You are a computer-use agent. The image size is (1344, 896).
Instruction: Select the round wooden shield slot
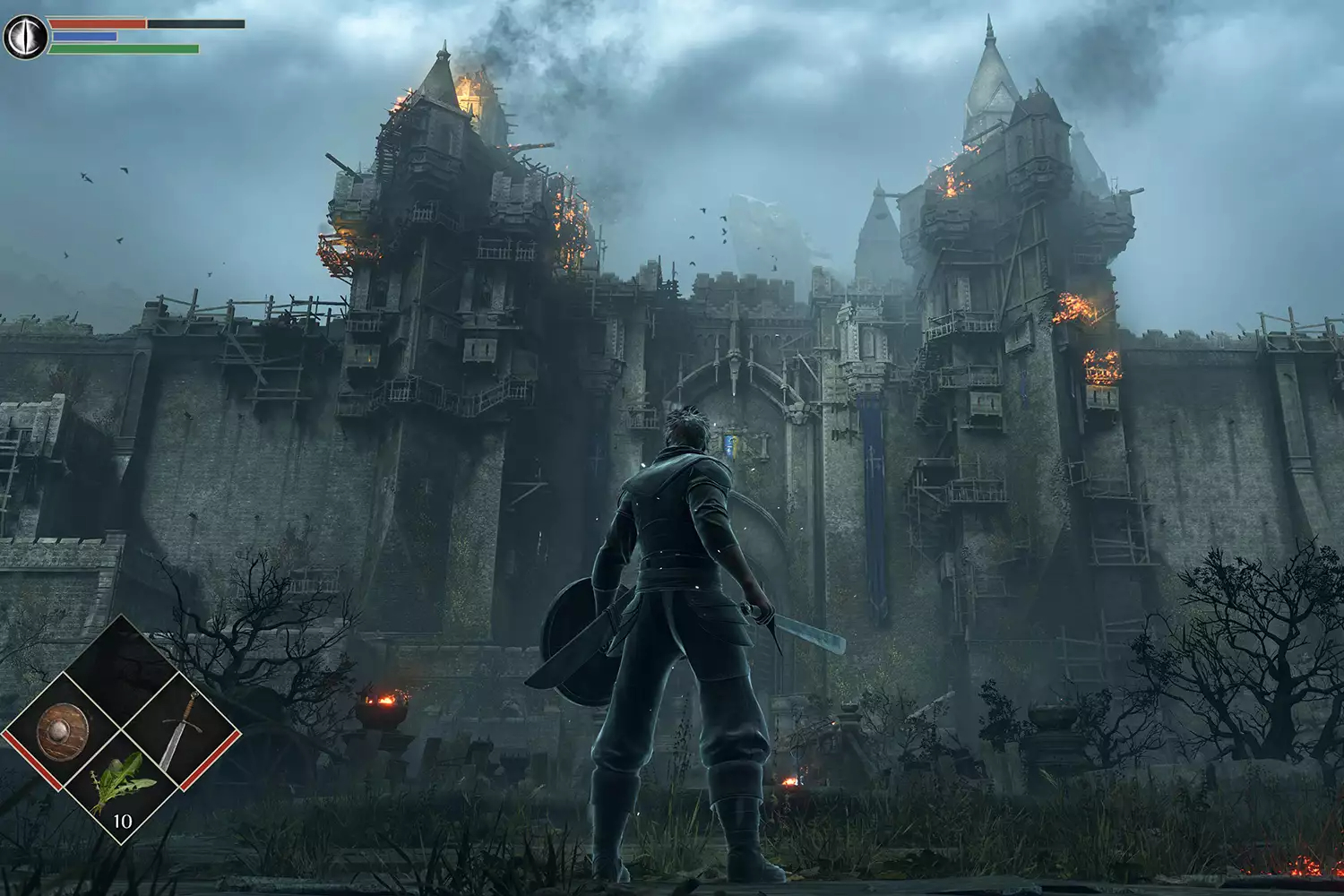63,732
